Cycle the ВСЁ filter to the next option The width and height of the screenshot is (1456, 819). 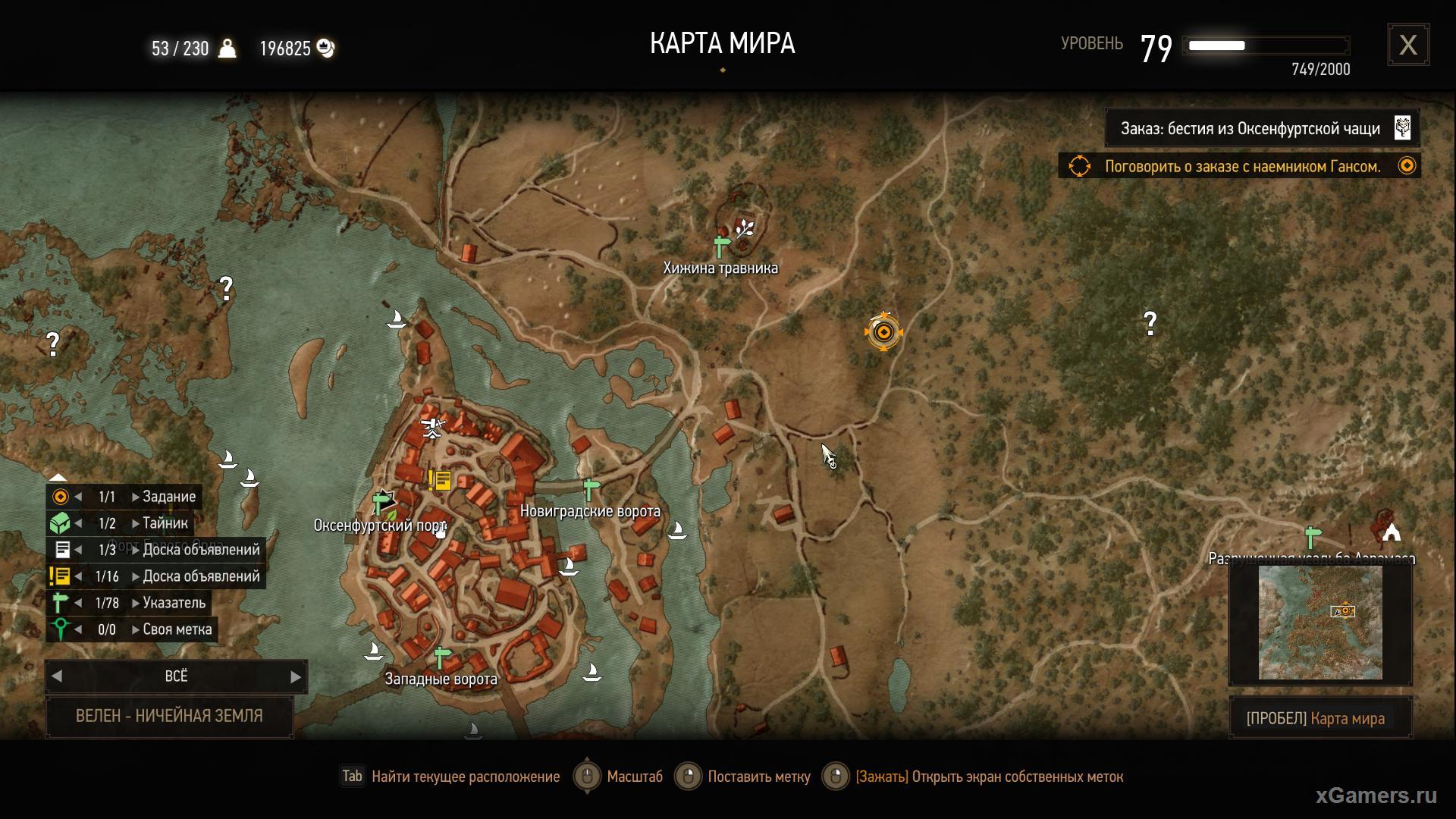point(296,676)
